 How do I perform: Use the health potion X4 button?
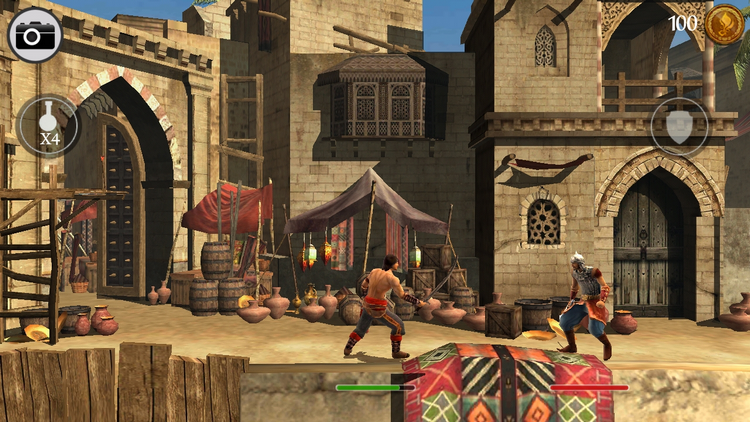(x=47, y=126)
